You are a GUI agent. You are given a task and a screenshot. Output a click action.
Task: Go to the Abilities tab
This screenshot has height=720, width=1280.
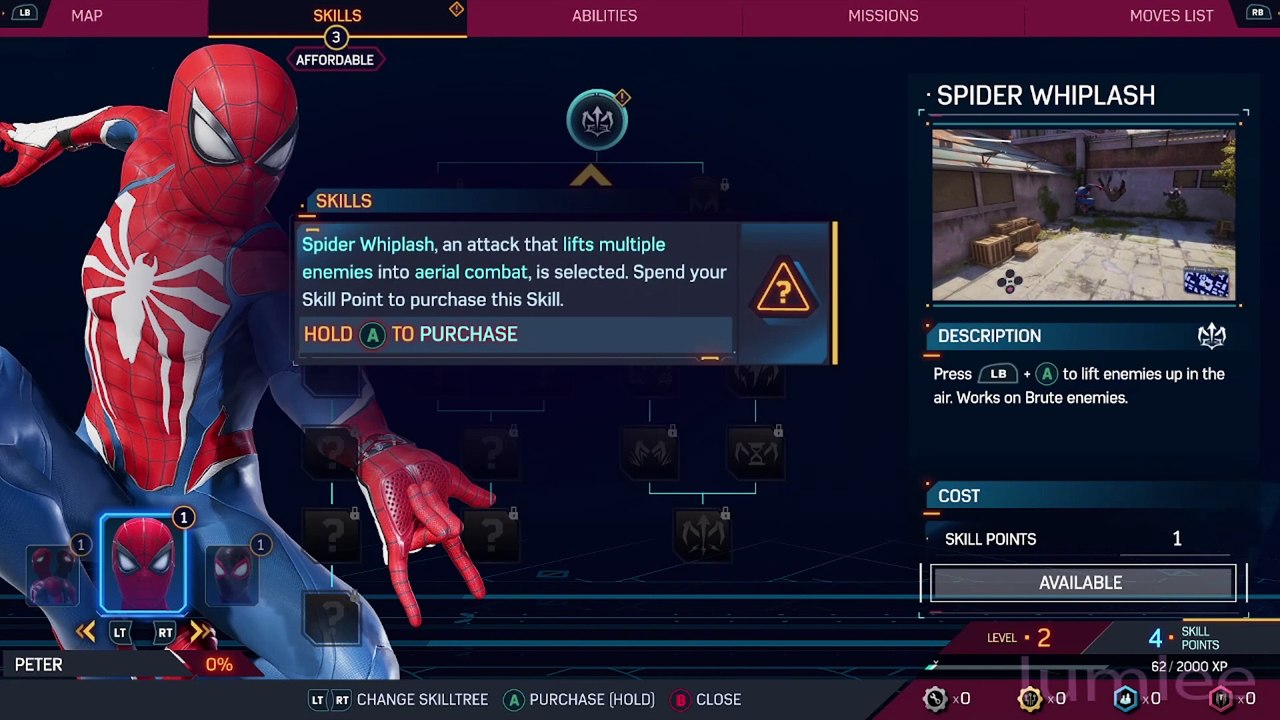[604, 16]
